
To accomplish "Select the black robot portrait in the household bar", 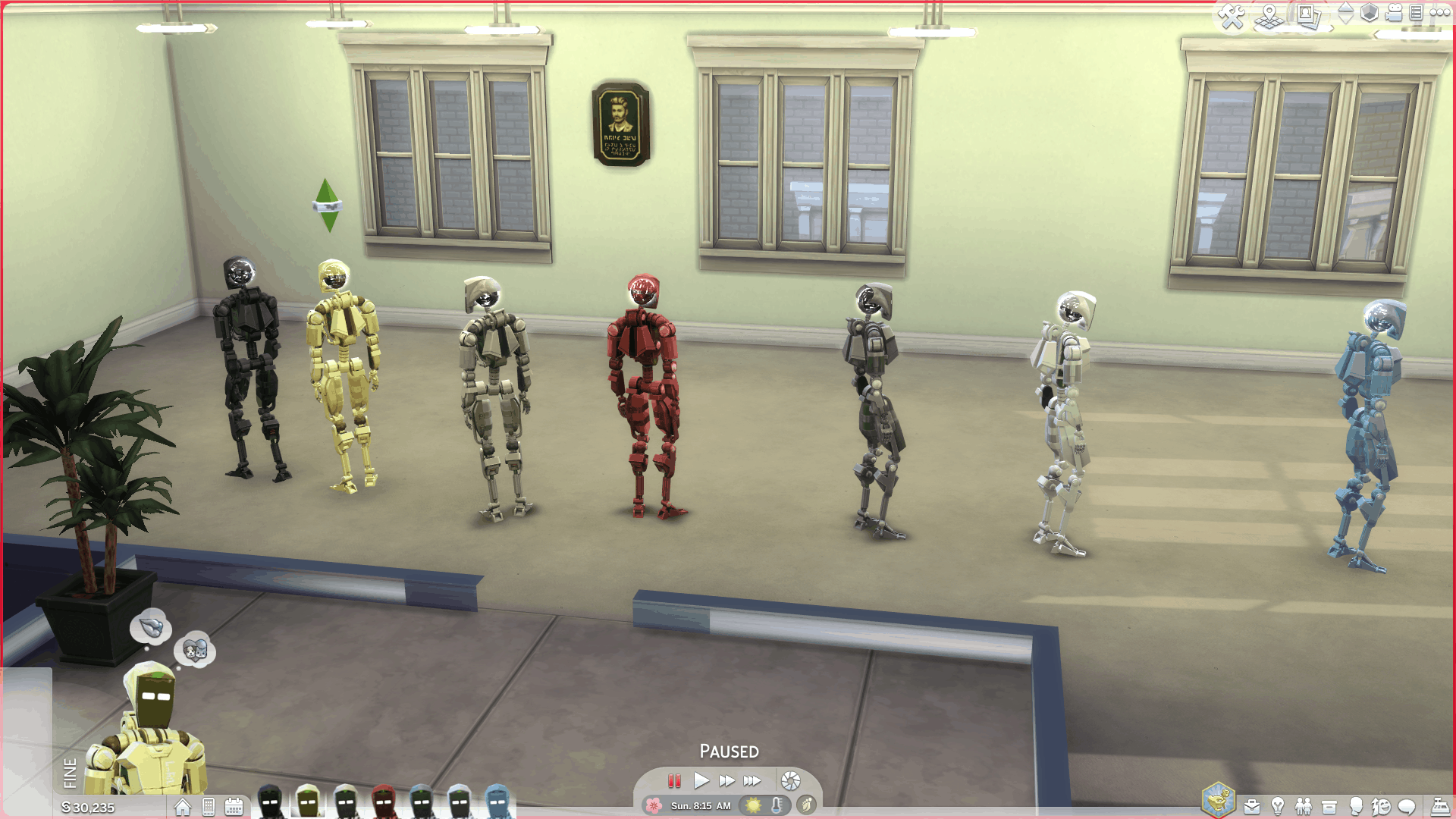I will [x=270, y=802].
